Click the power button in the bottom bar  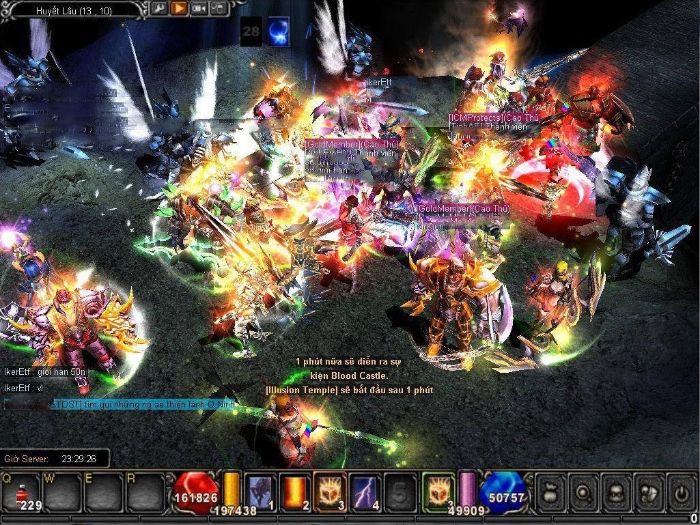tap(681, 490)
